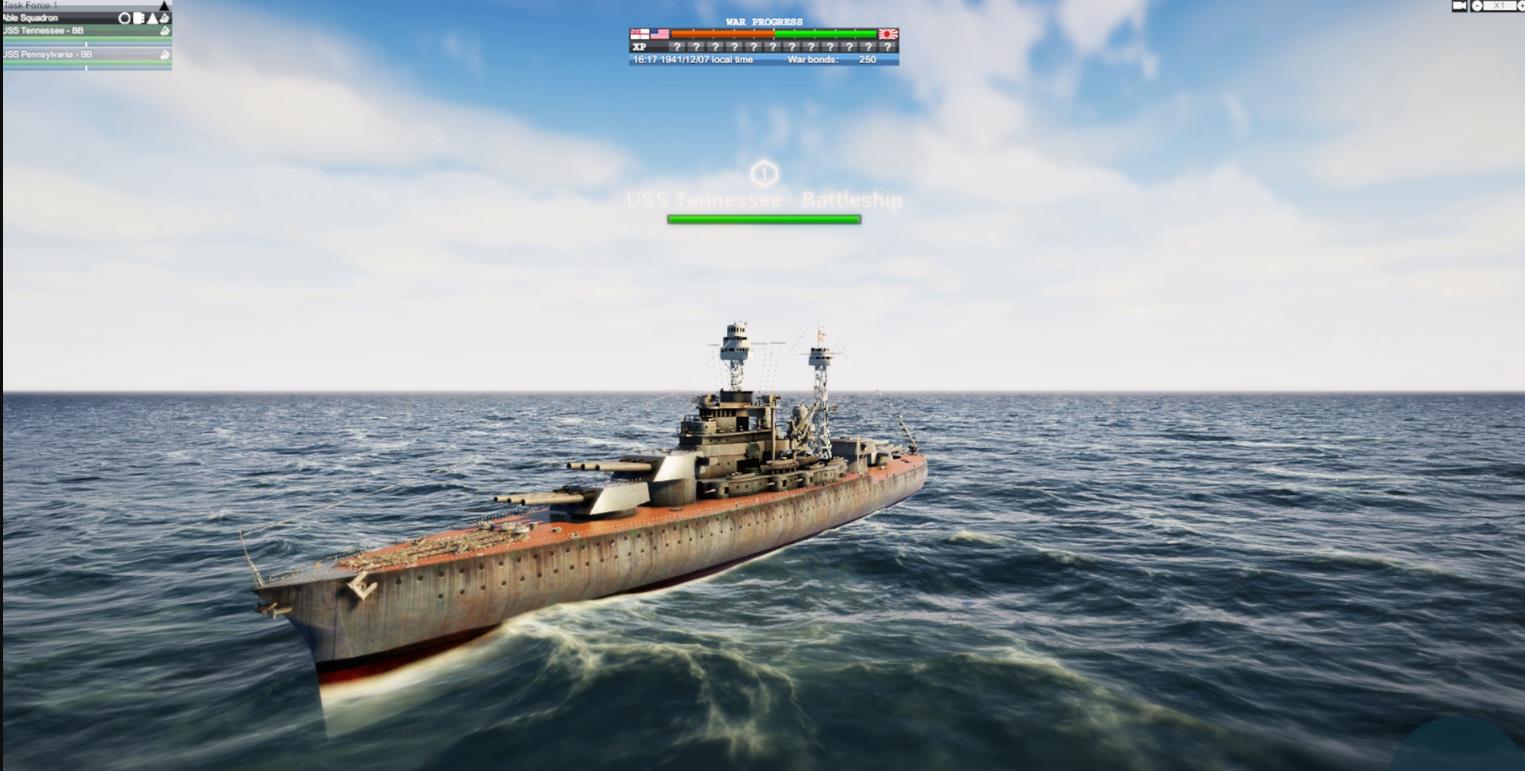This screenshot has height=771, width=1525.
Task: Click the X1 speed indicator
Action: (x=1500, y=6)
